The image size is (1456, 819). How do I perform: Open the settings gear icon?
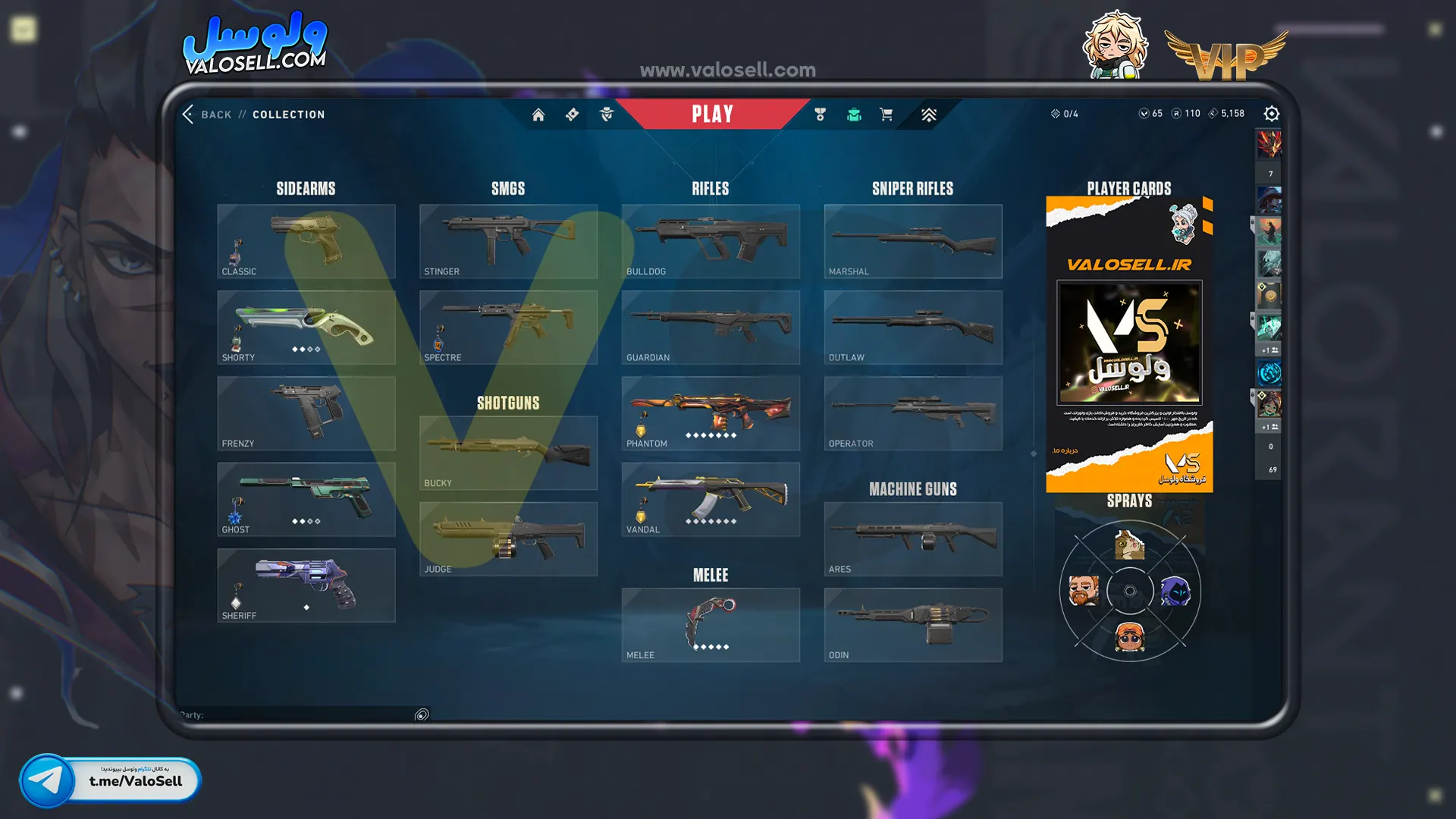pyautogui.click(x=1272, y=114)
